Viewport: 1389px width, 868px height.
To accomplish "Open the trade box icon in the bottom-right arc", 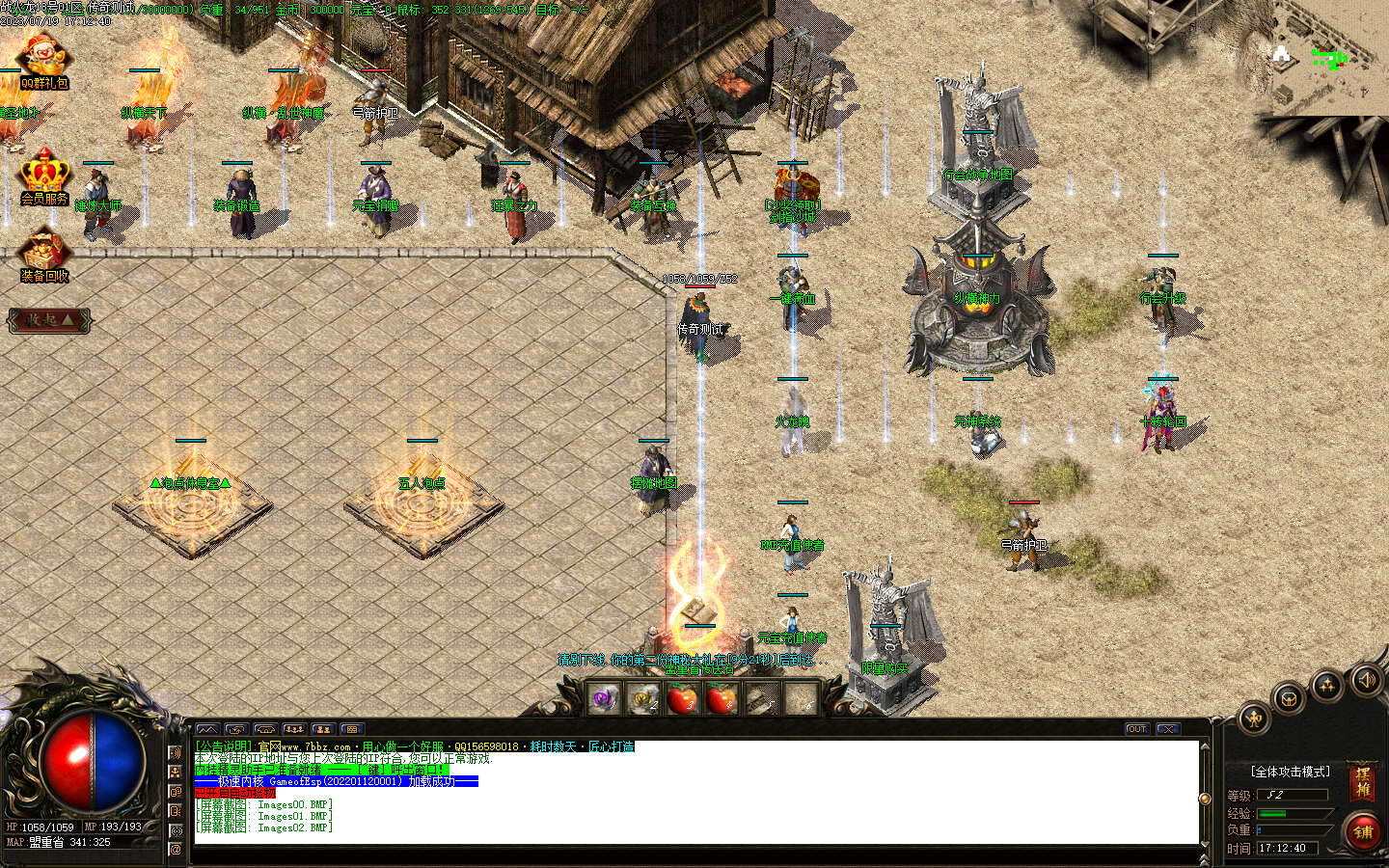I will 1290,697.
